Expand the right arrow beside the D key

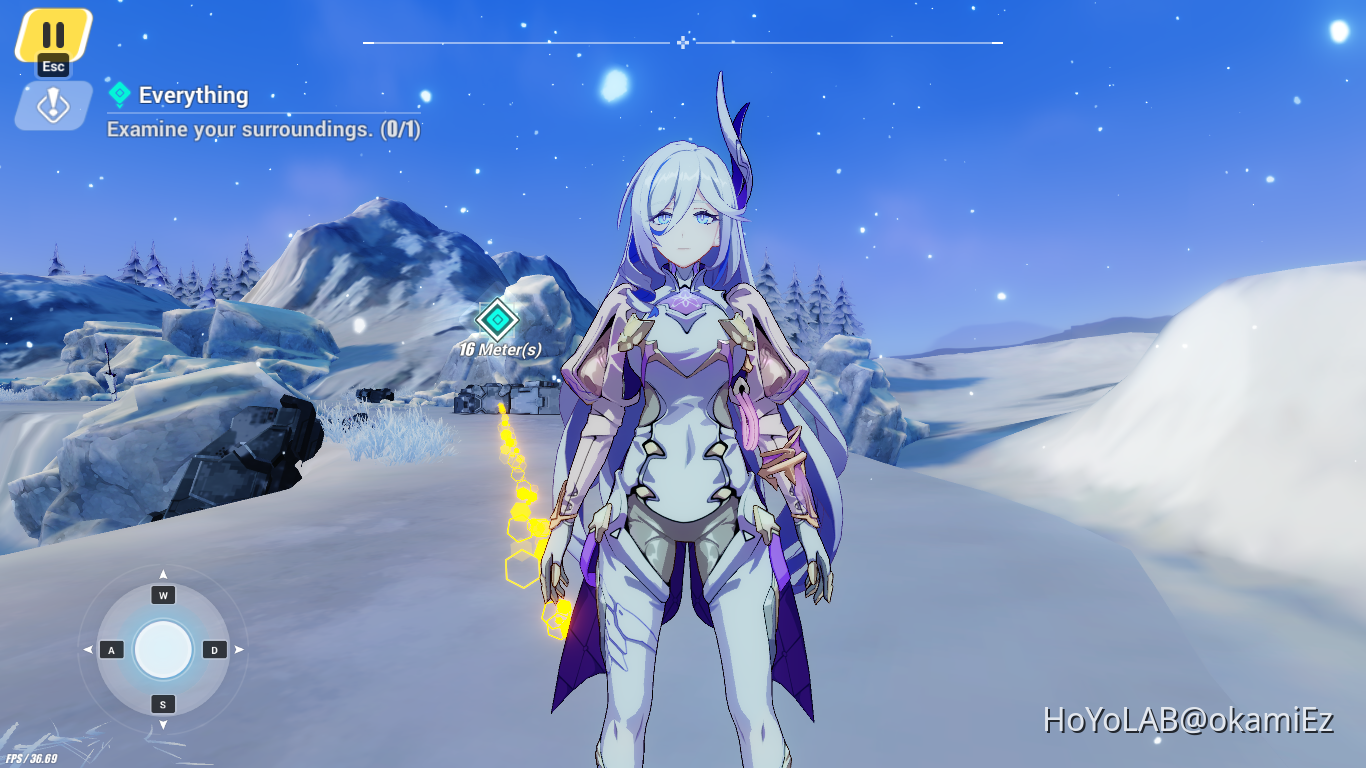click(x=241, y=650)
